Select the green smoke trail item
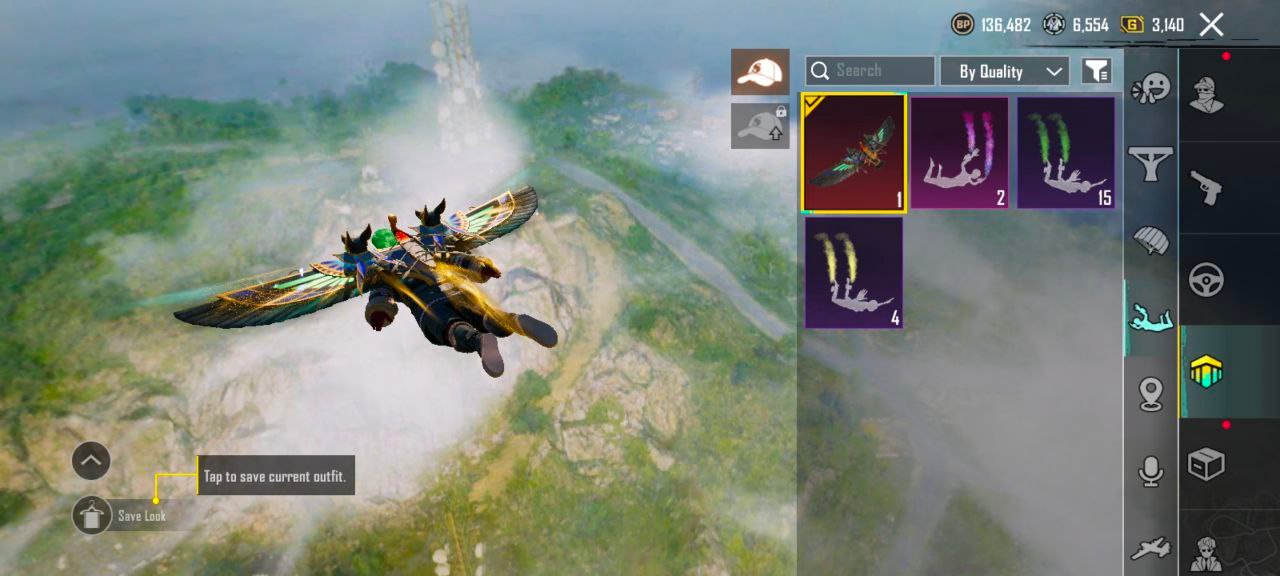 (1066, 153)
